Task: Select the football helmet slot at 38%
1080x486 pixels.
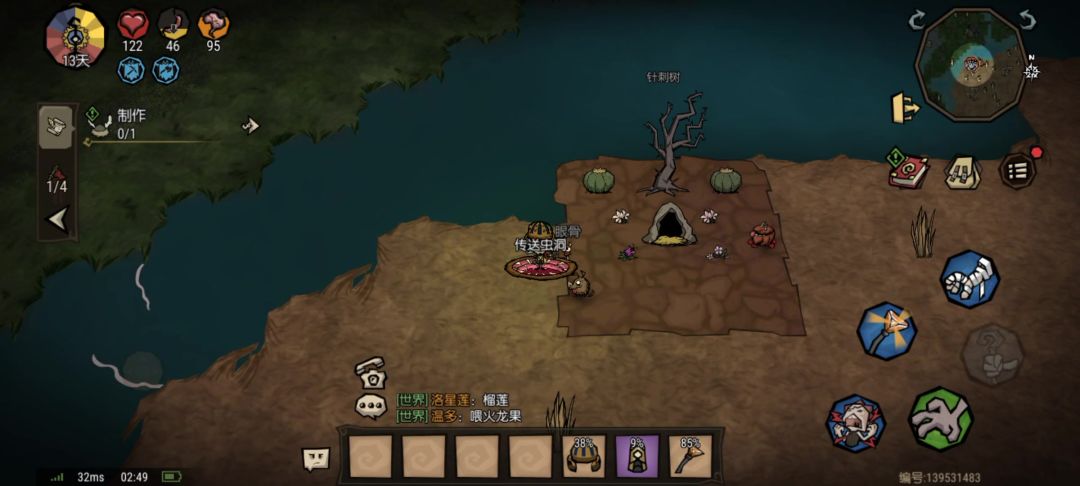Action: pyautogui.click(x=584, y=456)
